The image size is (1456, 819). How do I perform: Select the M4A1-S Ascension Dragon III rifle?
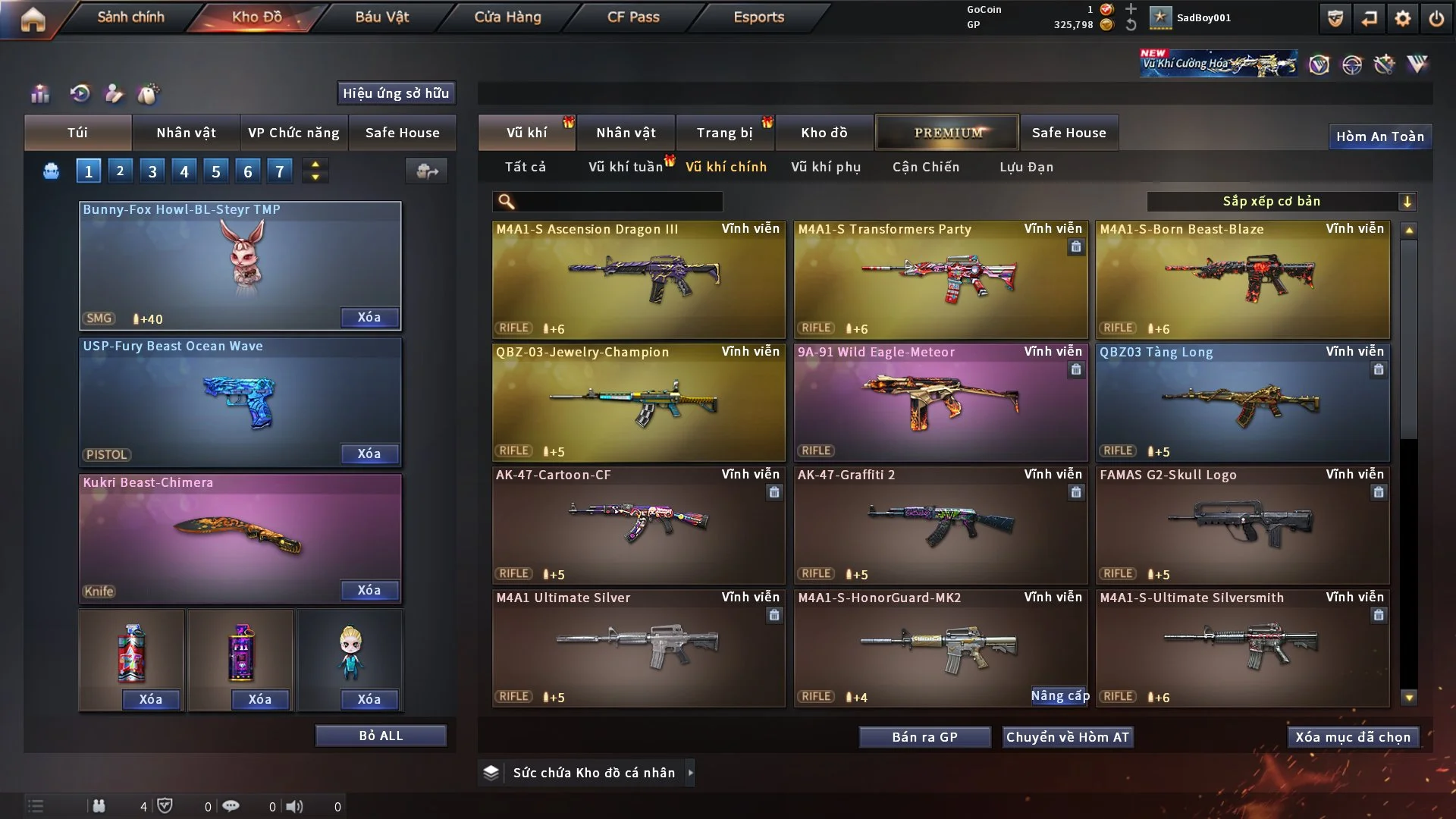(639, 281)
